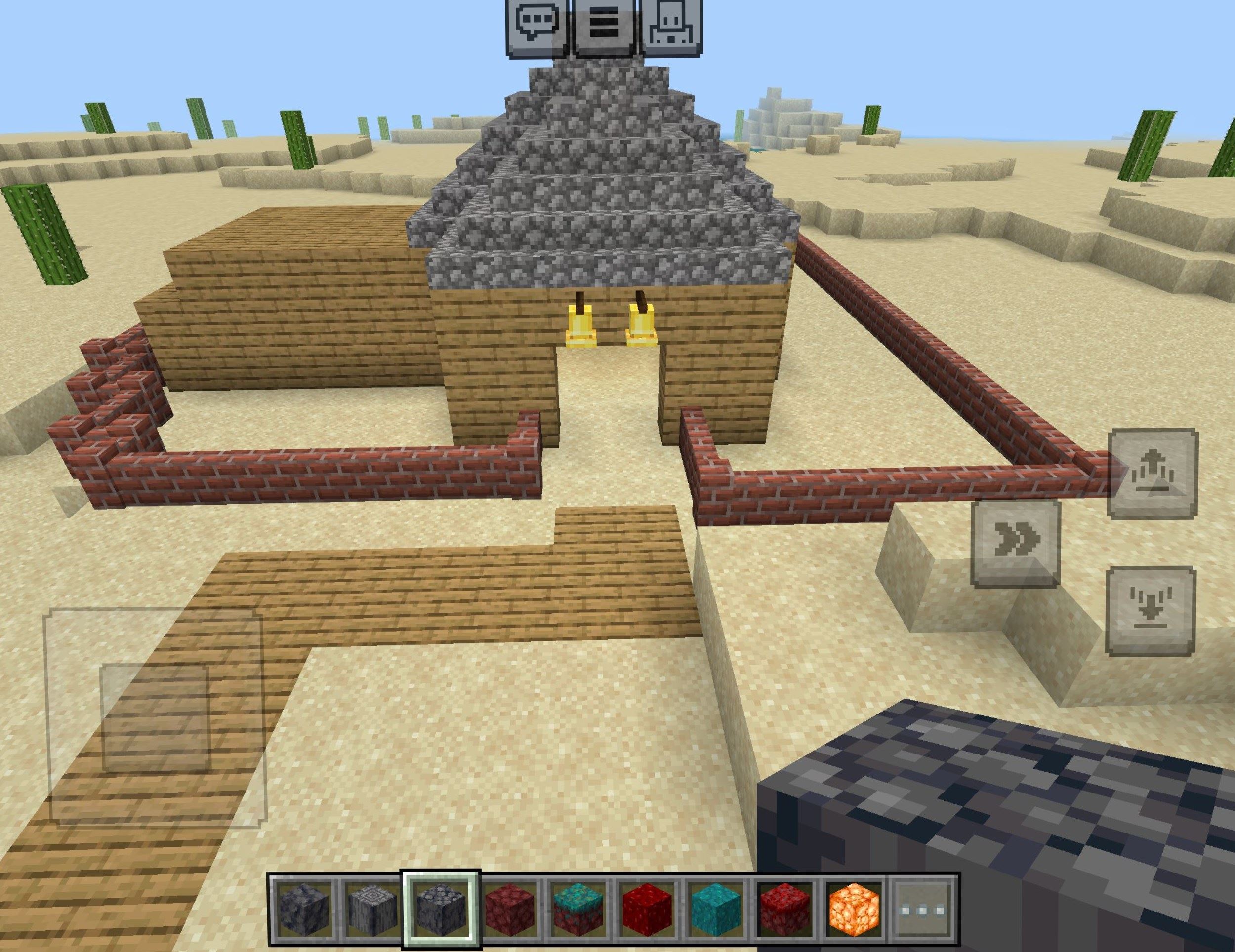Select the highlighted dark stone hotbar slot
This screenshot has width=1235, height=952.
coord(441,912)
